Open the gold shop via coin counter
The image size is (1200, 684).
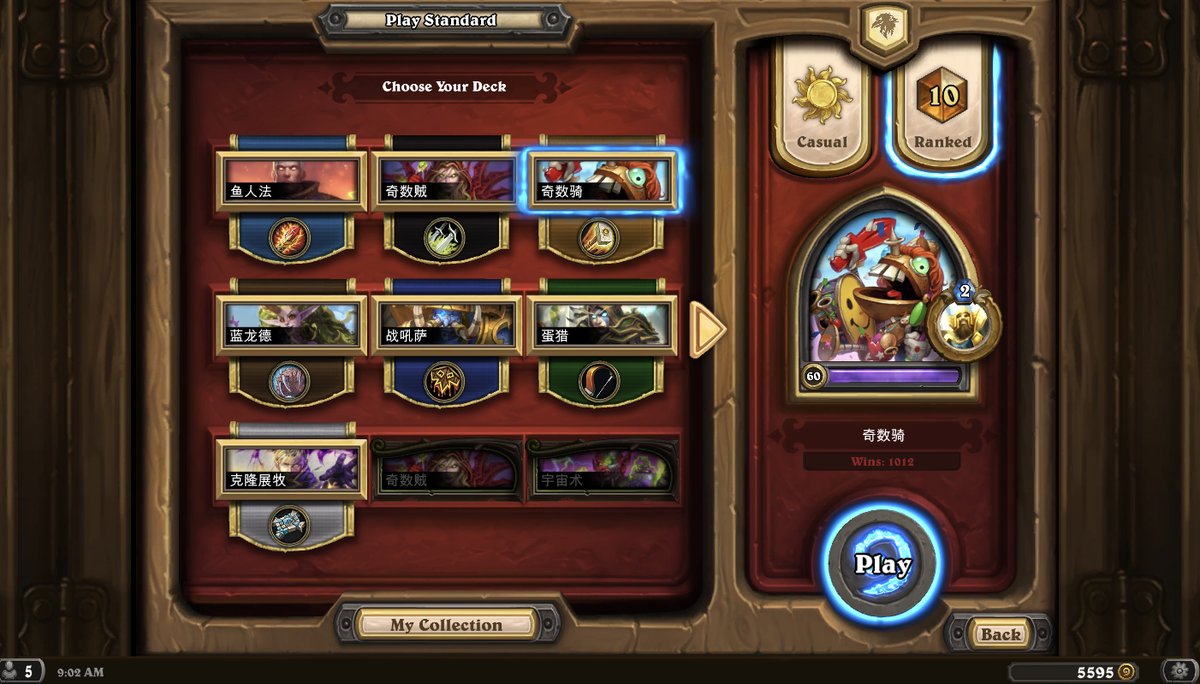pos(1073,671)
